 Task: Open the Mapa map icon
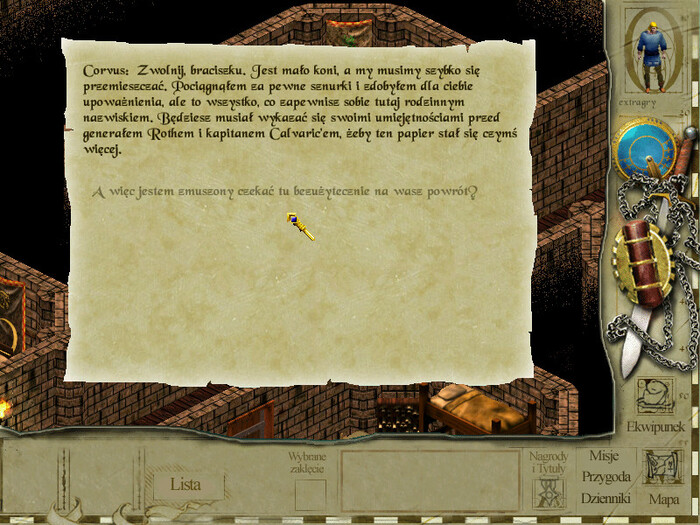[x=663, y=474]
